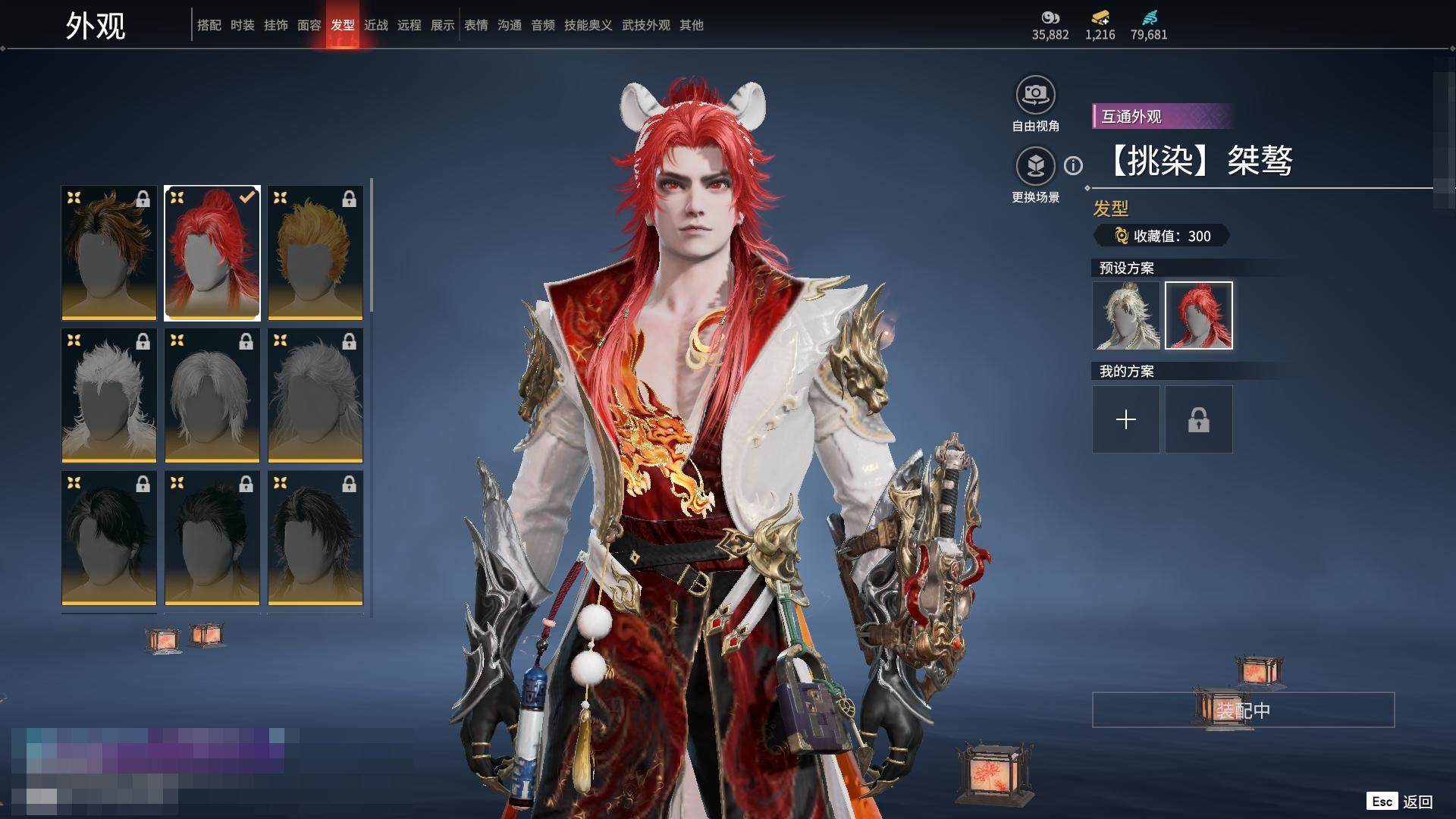Choose the red preset color scheme

pos(1198,315)
